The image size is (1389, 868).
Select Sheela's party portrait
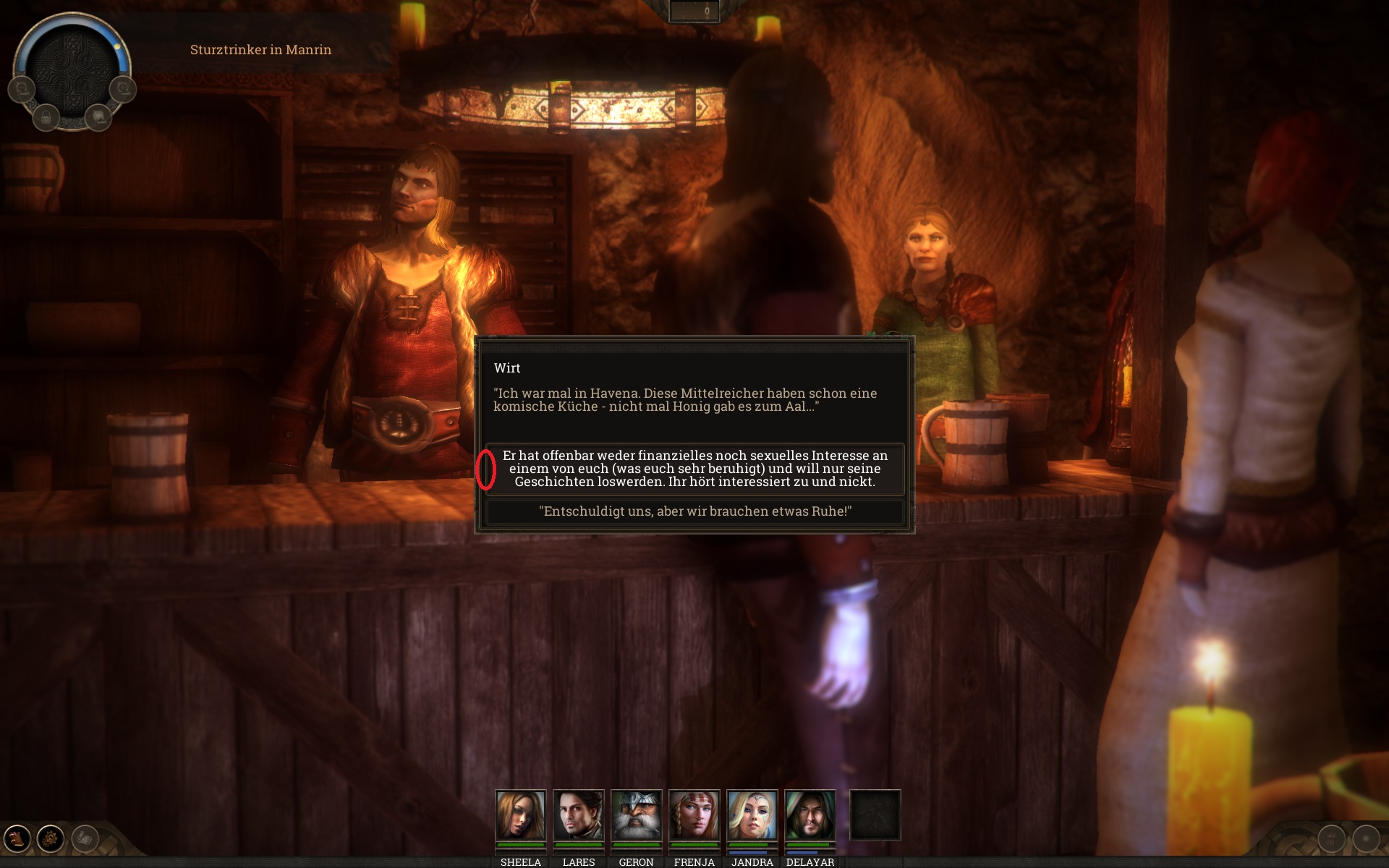coord(520,815)
